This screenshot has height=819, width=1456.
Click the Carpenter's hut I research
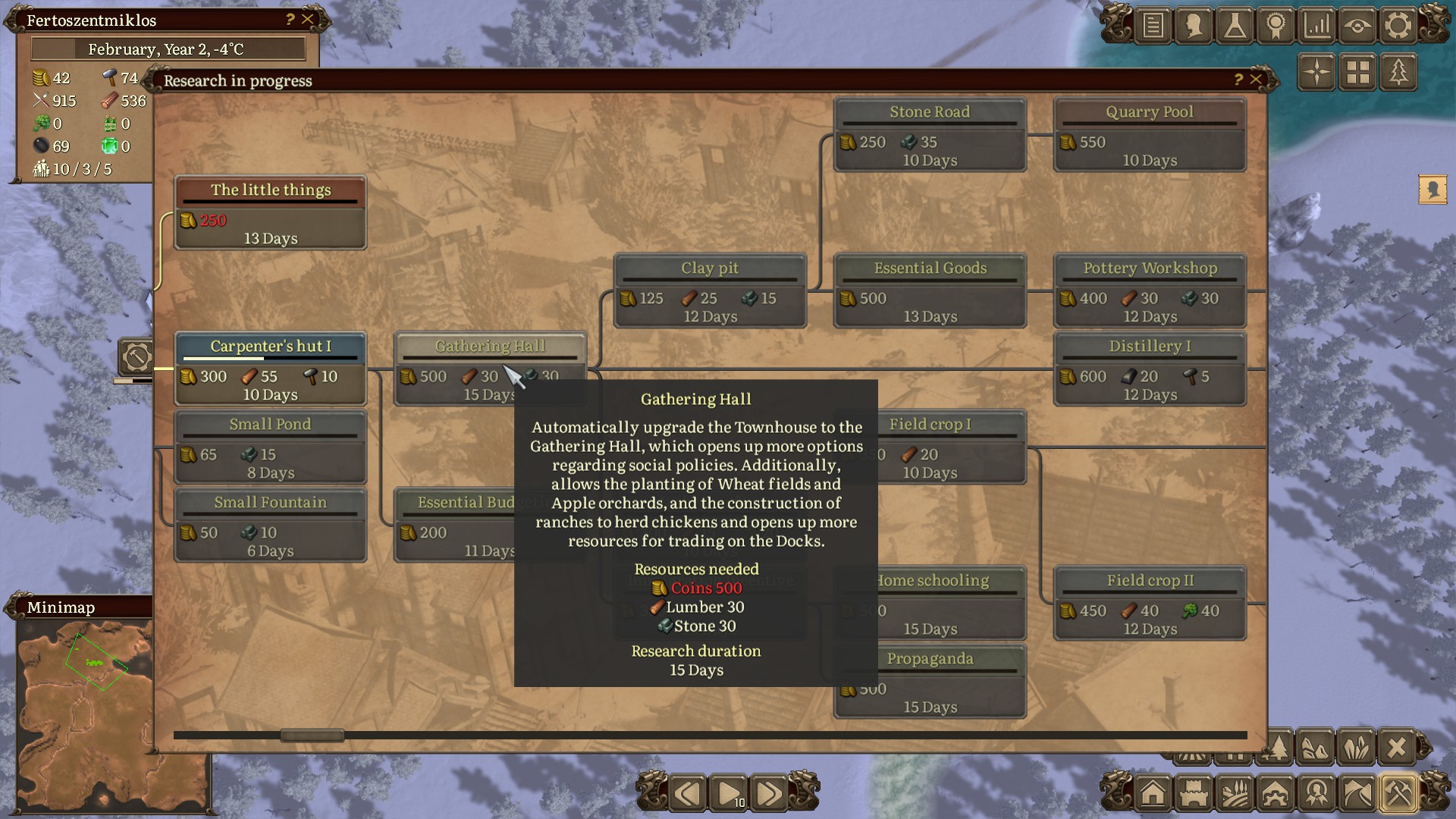tap(271, 369)
